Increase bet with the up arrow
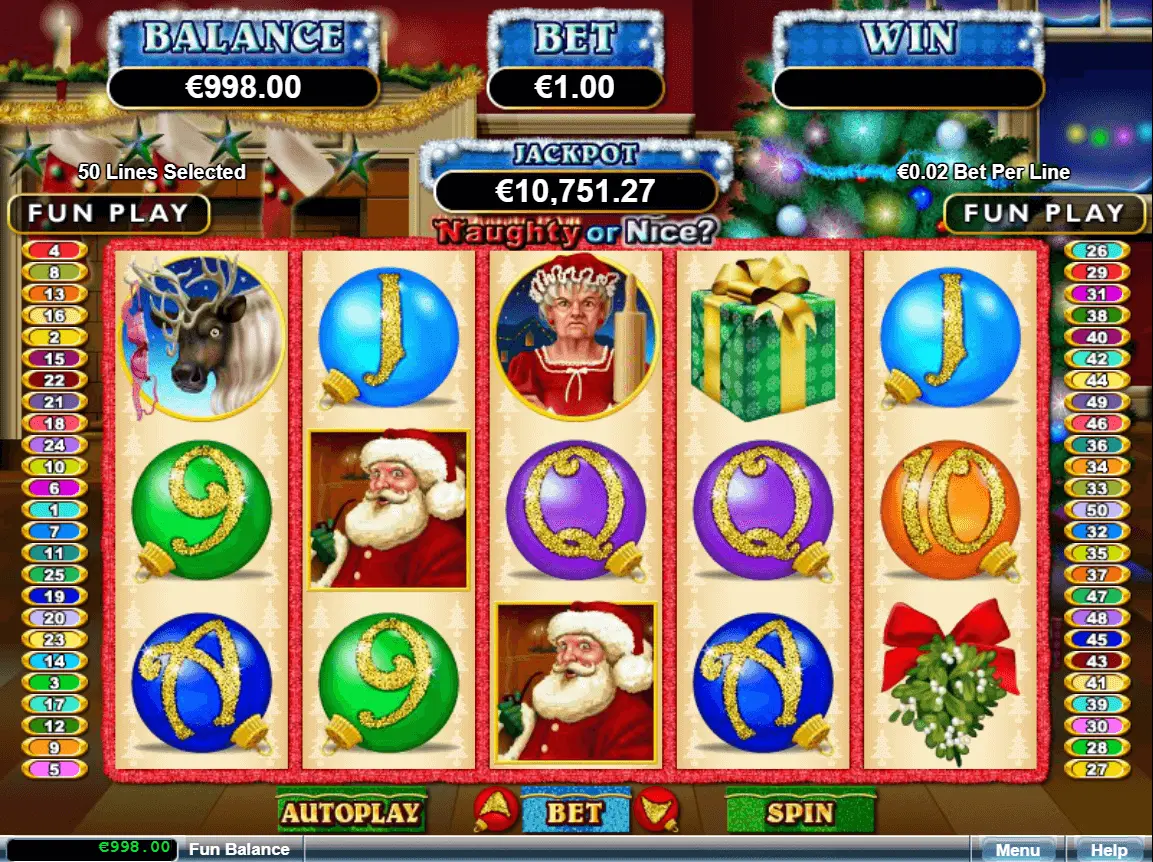The image size is (1153, 862). [x=495, y=807]
